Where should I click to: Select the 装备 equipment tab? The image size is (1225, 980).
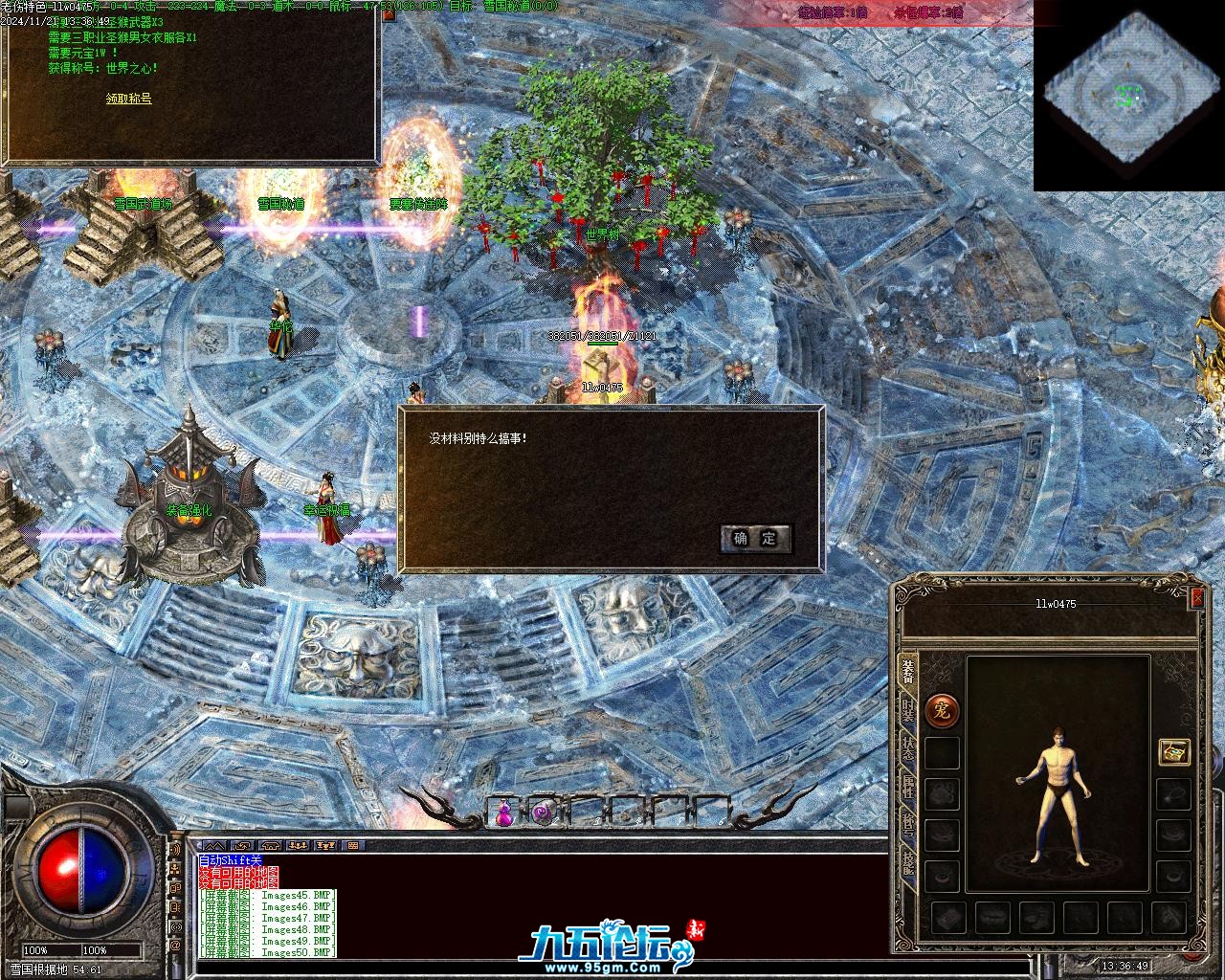[907, 672]
